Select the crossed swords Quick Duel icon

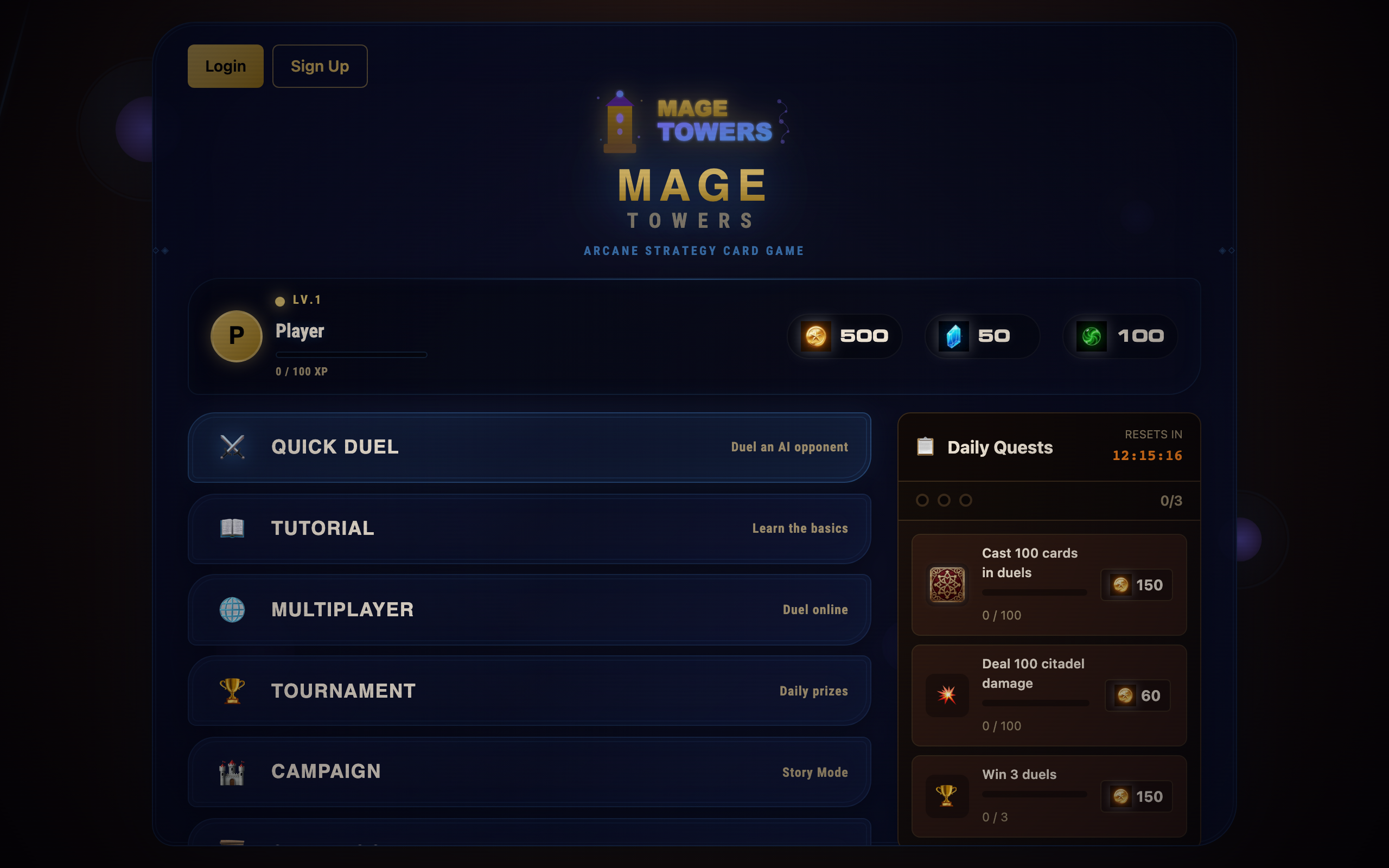232,447
